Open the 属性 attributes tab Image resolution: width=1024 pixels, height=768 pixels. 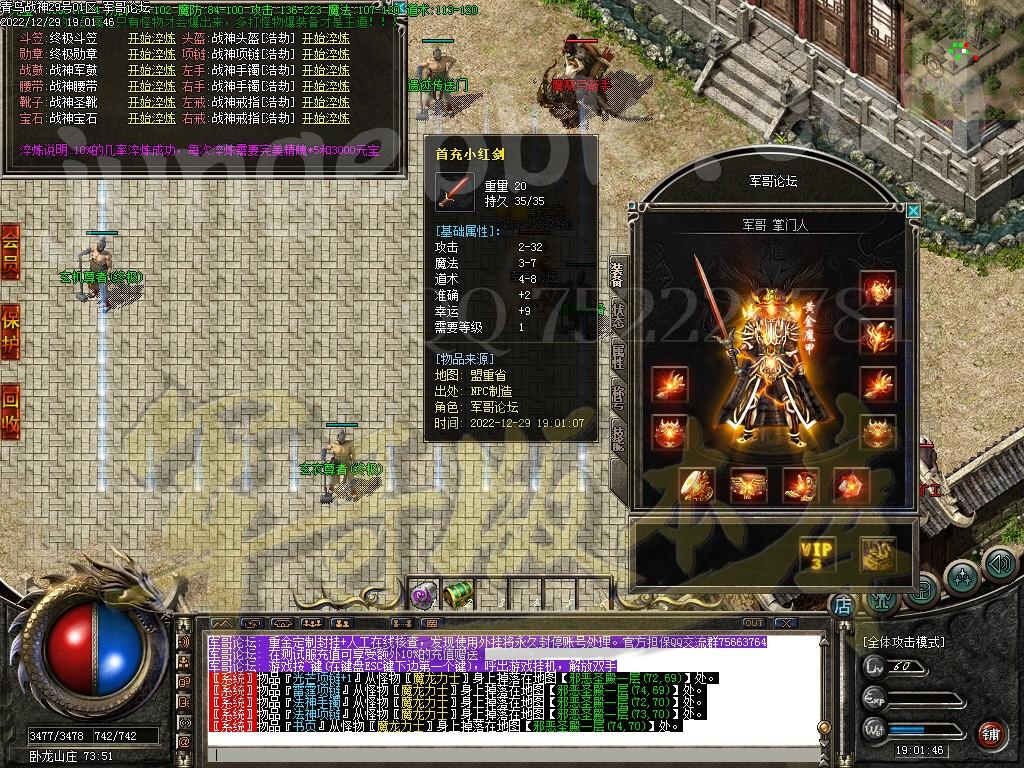tap(618, 357)
